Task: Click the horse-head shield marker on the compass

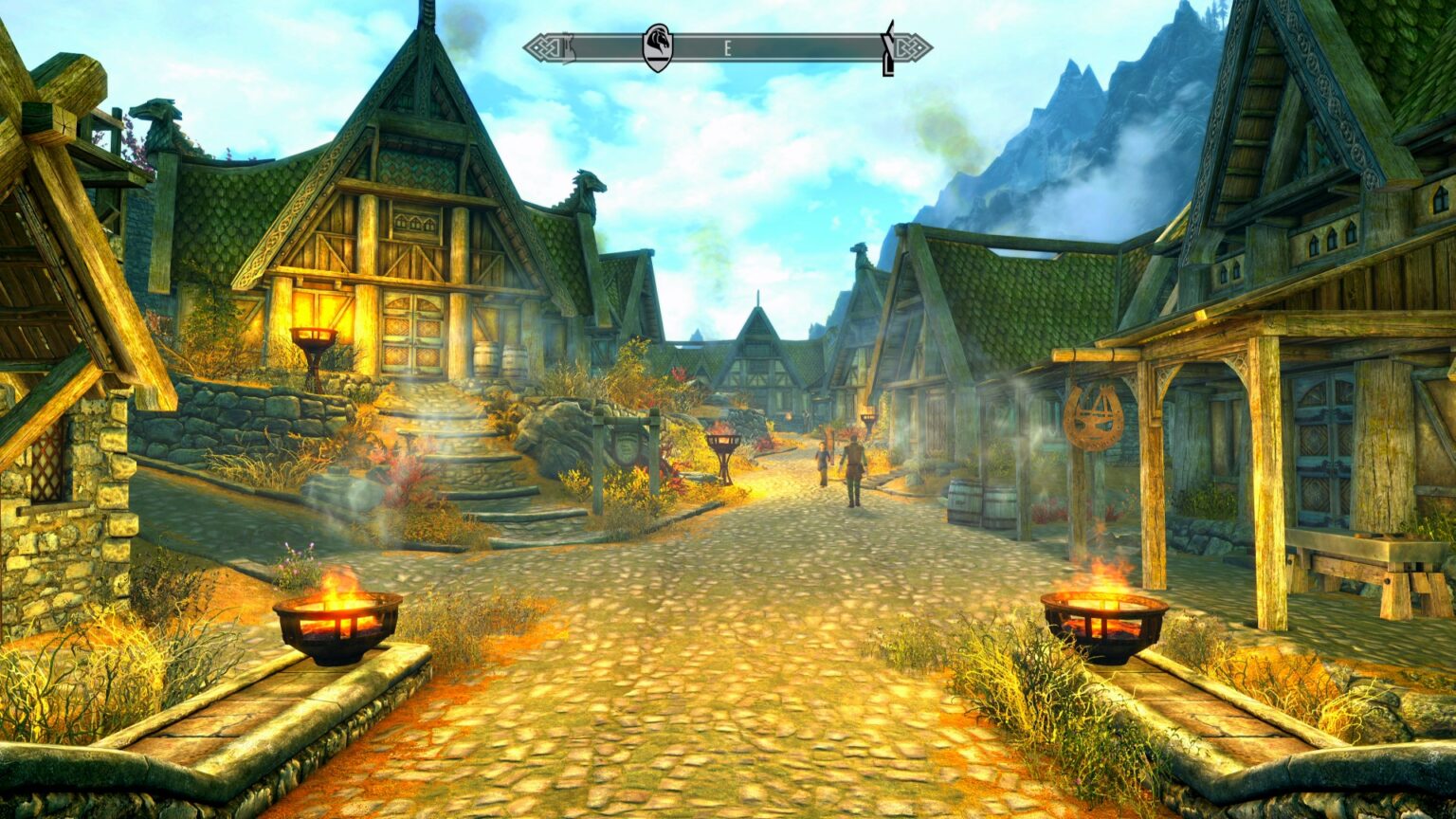Action: point(659,45)
